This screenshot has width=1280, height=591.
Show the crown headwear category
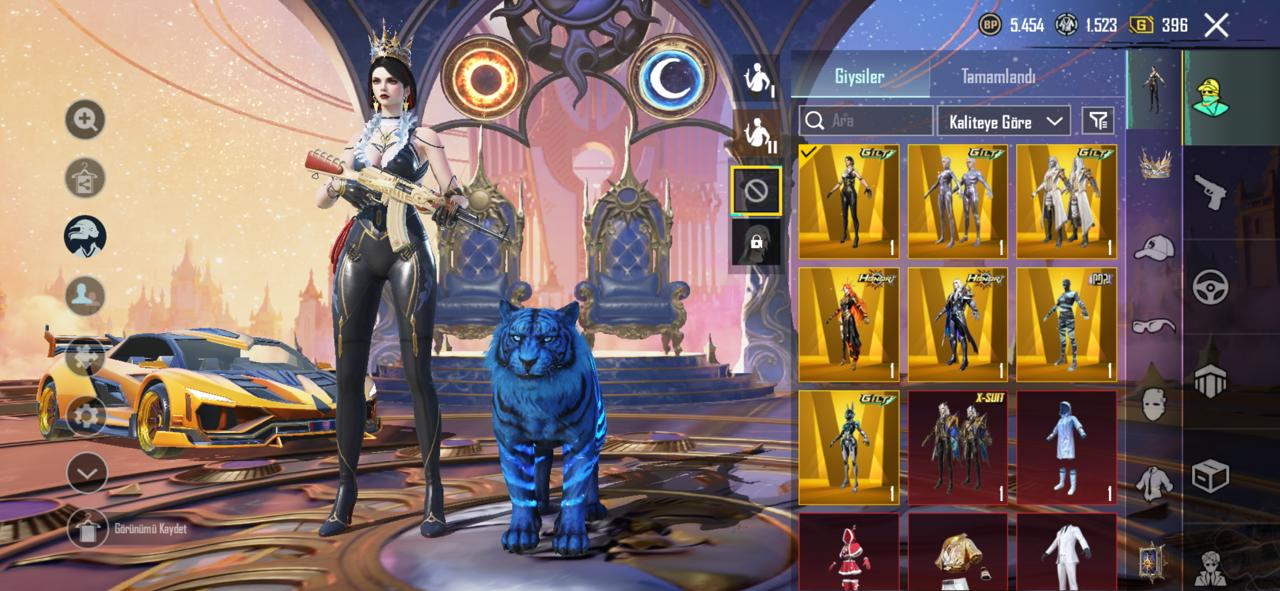coord(1155,165)
